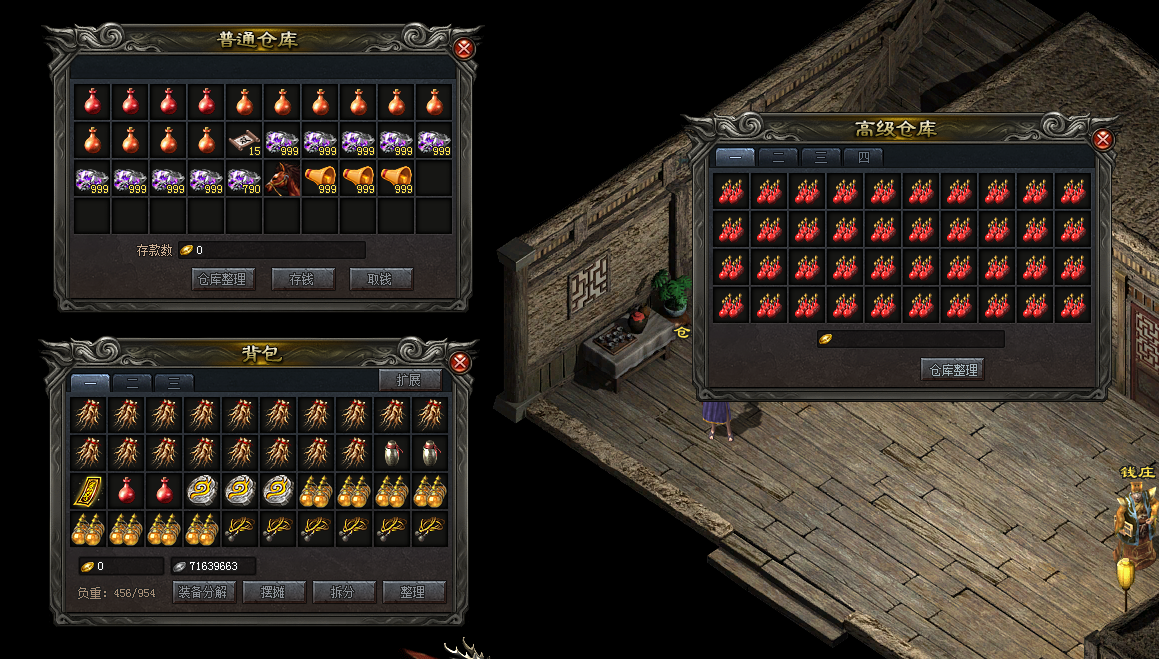Viewport: 1159px width, 659px height.
Task: Open 高级仓库 tab 三
Action: (x=820, y=157)
